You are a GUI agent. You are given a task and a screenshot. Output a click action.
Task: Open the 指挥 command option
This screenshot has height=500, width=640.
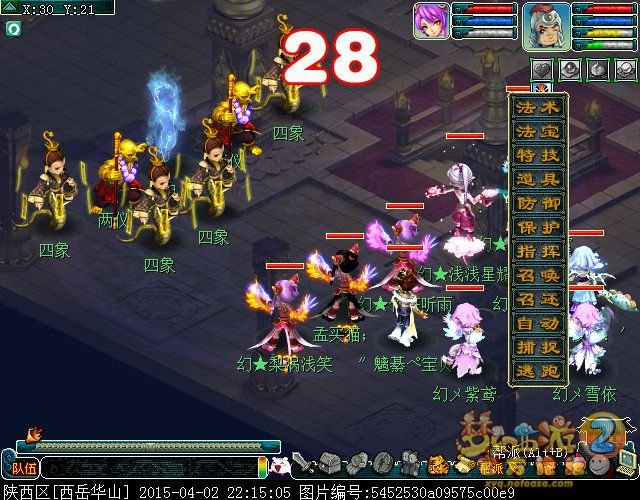pyautogui.click(x=538, y=252)
